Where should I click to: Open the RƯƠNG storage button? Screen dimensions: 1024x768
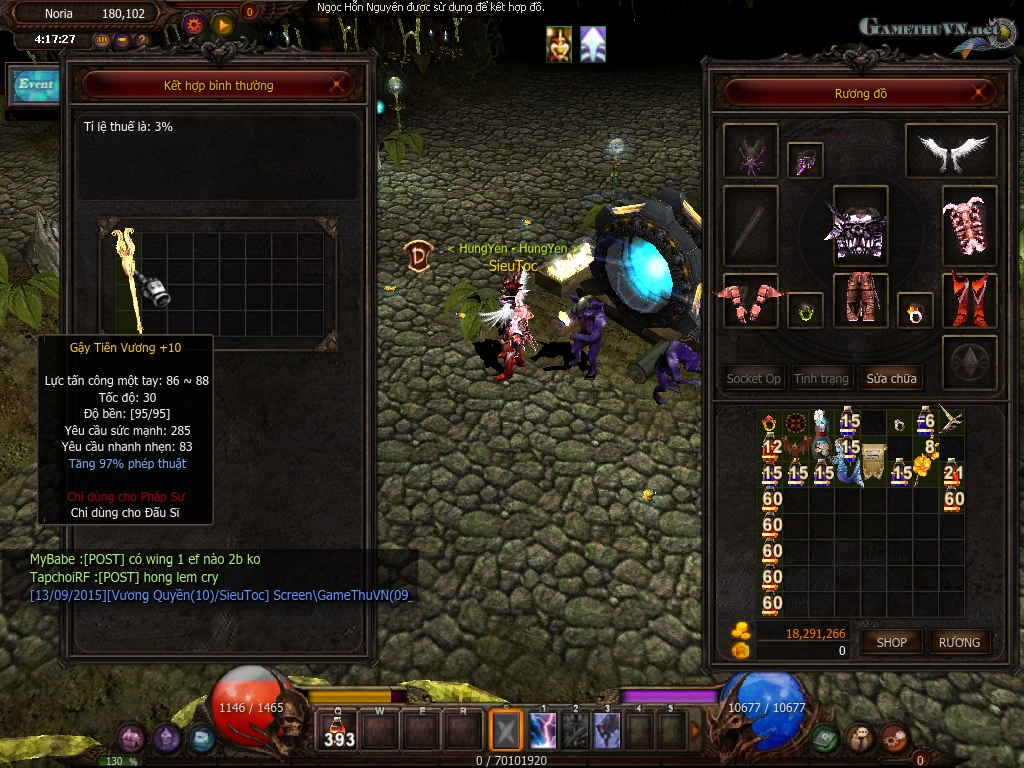click(x=959, y=642)
